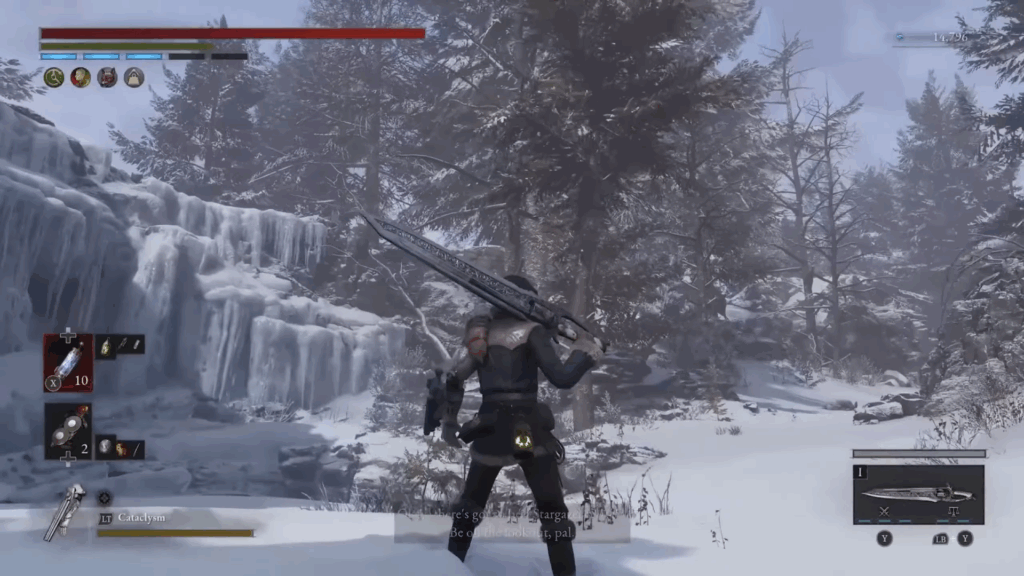Screen dimensions: 1024x576
Task: Select the equipped greatsword weapon slot
Action: [918, 494]
